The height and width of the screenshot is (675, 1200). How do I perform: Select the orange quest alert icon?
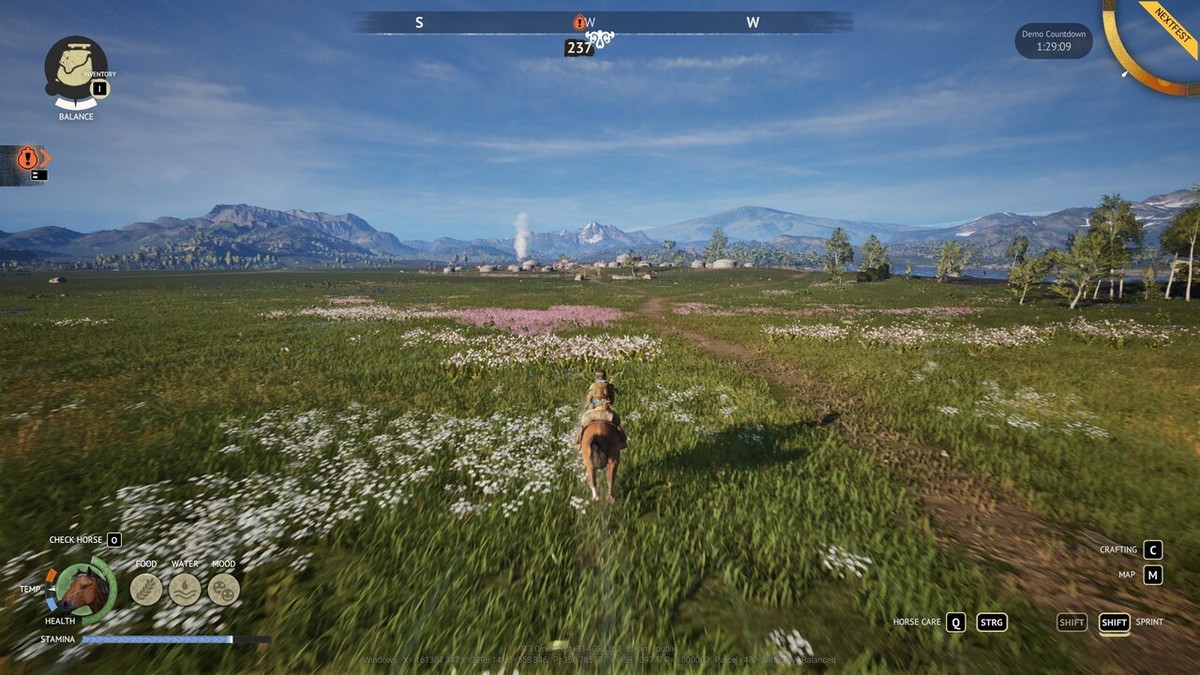click(28, 158)
